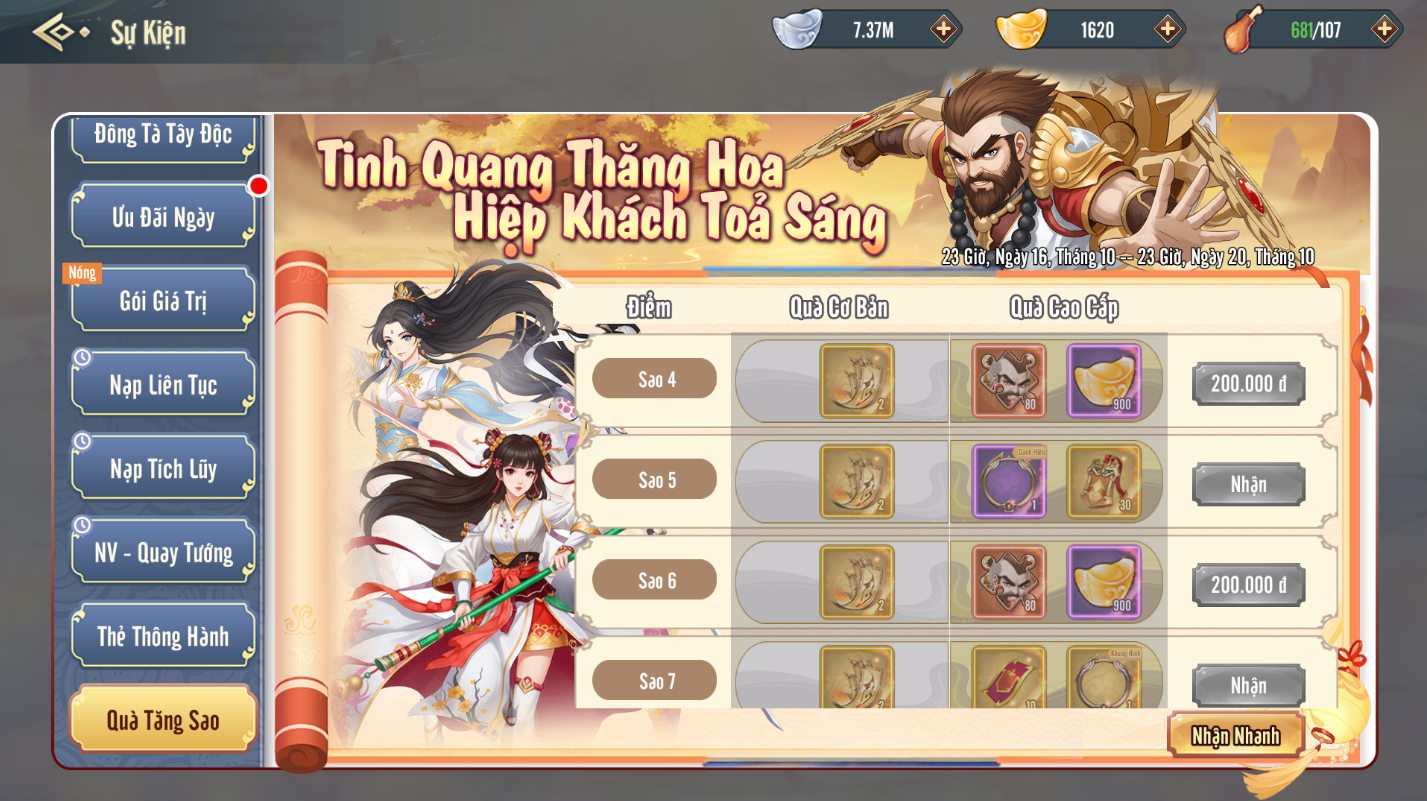
Task: Open the Gói Giá Trị tab
Action: tap(163, 300)
